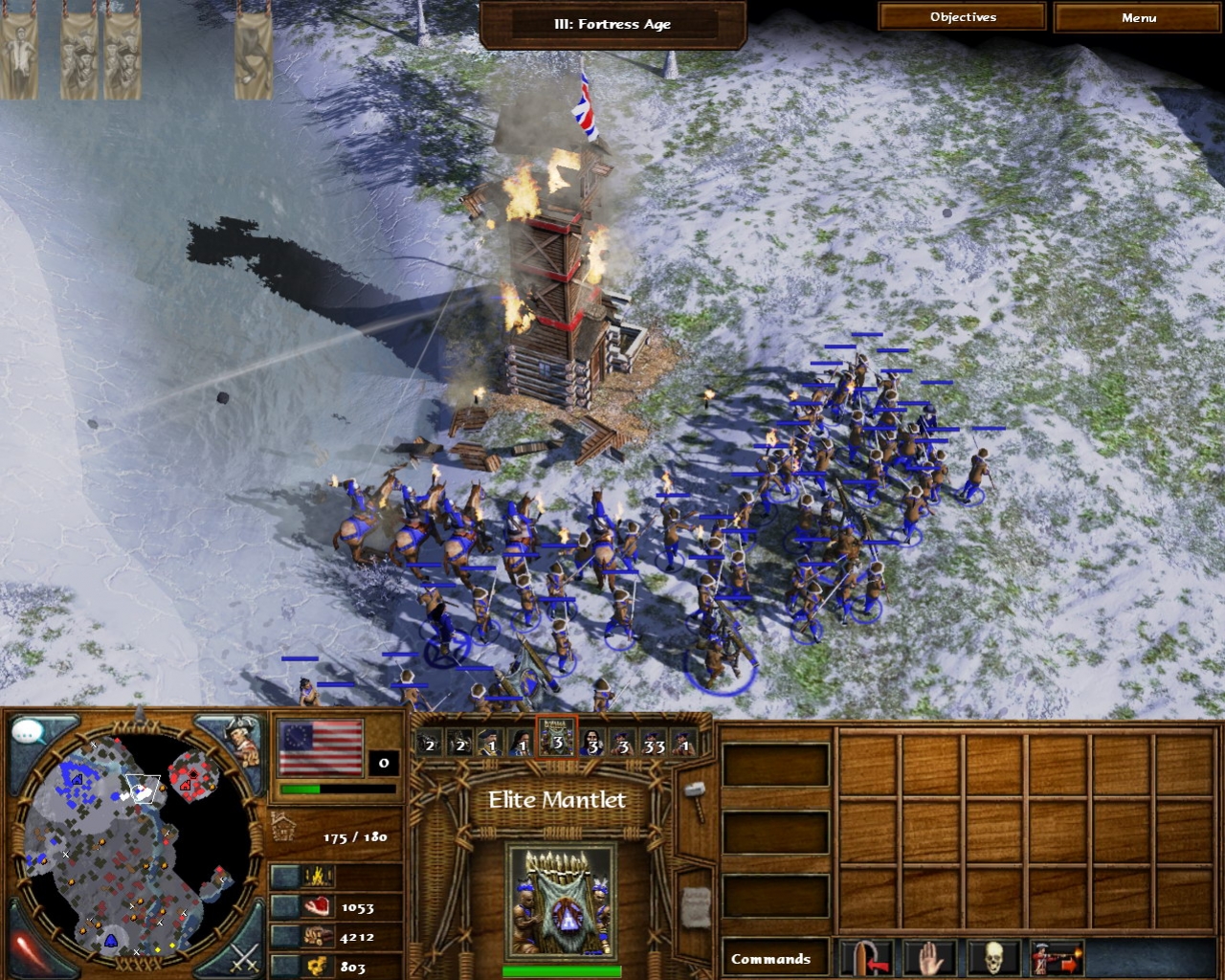Select the idle villager icon showing 2

pyautogui.click(x=428, y=744)
